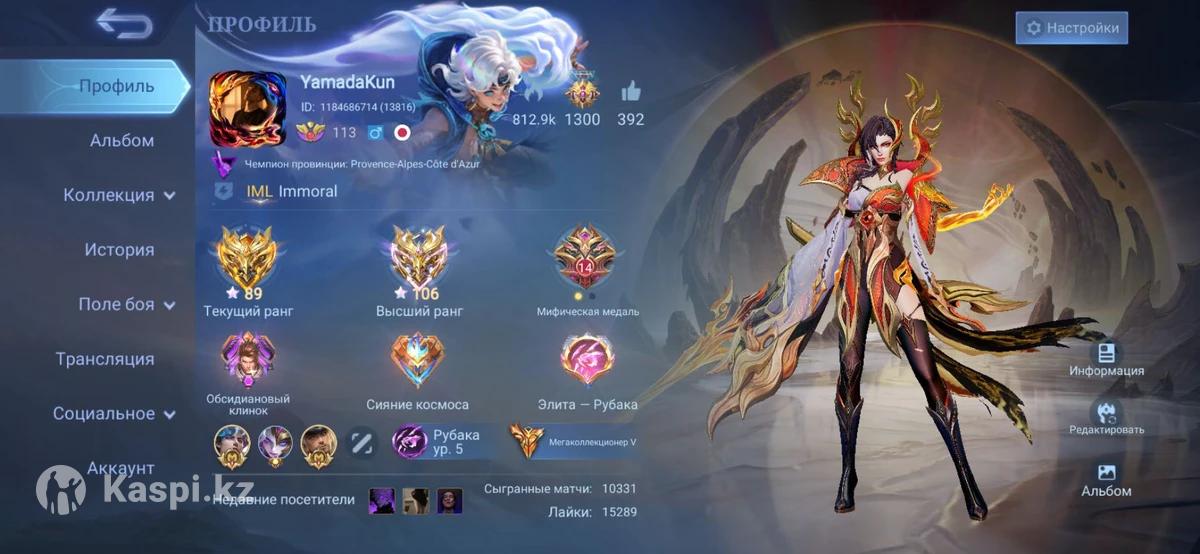Expand the Социальное menu
The image size is (1200, 554).
pyautogui.click(x=114, y=413)
